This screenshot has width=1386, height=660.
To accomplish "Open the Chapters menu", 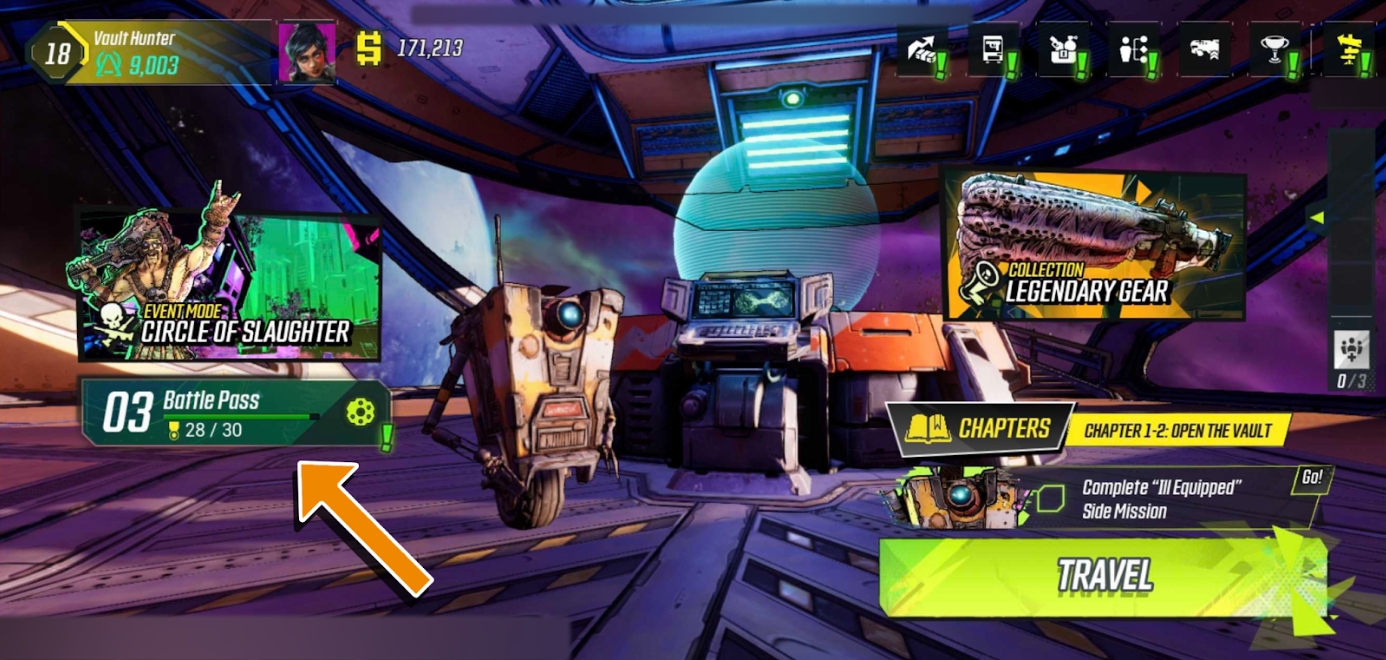I will (979, 429).
